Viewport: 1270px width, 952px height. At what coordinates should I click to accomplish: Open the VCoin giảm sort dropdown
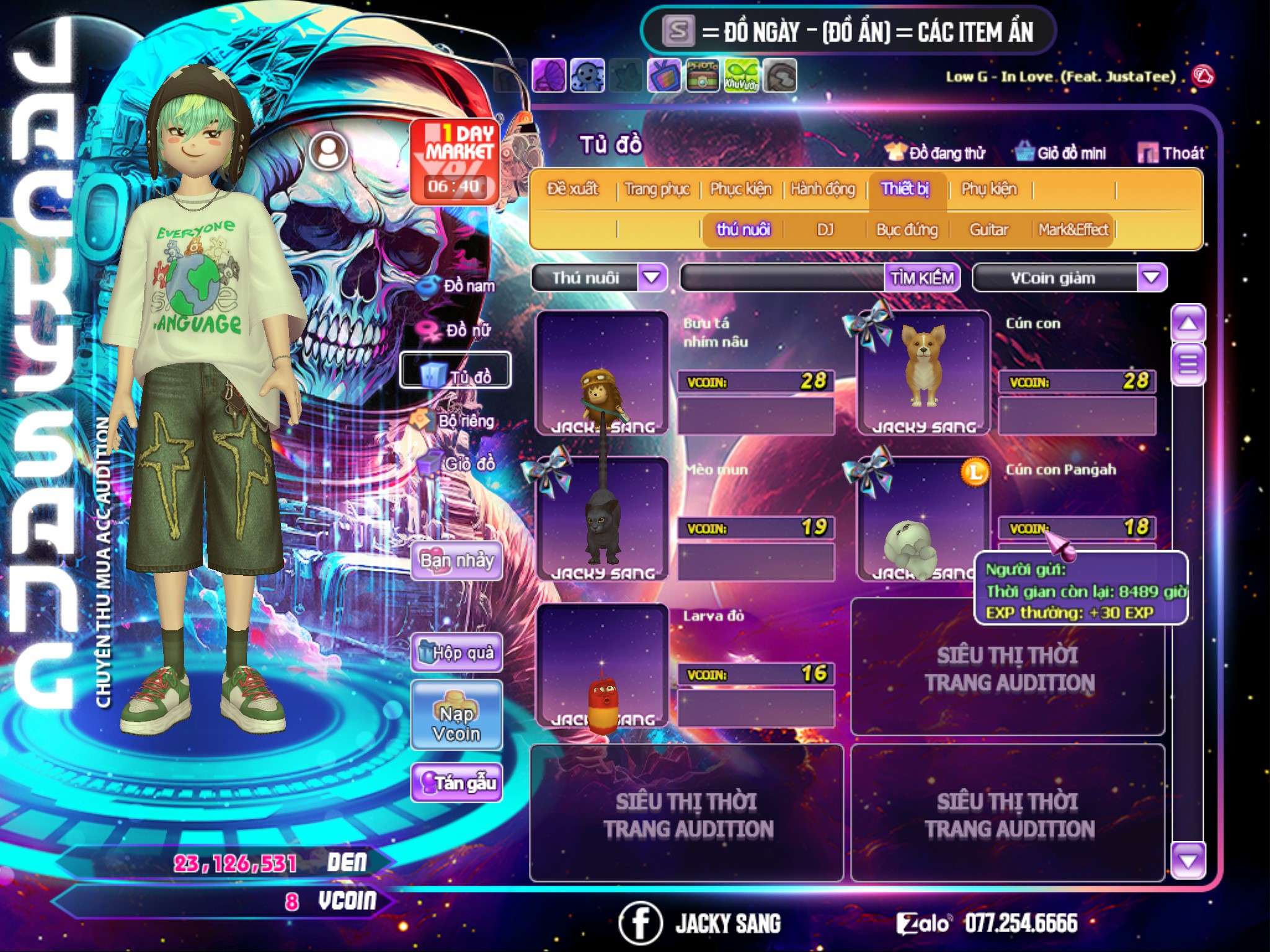(x=1152, y=278)
